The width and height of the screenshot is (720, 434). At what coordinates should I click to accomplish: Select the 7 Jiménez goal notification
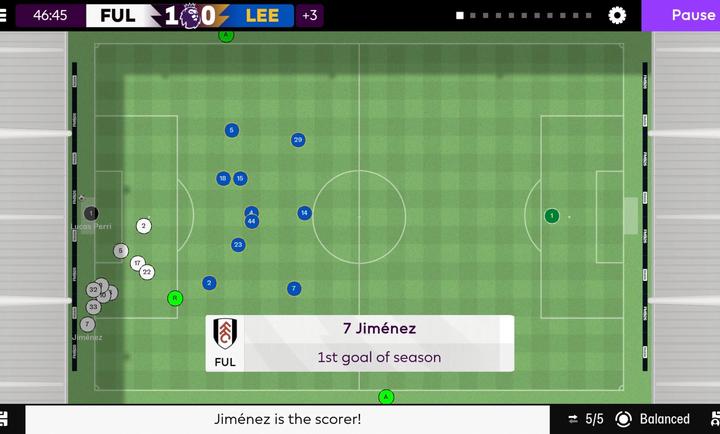tap(360, 343)
